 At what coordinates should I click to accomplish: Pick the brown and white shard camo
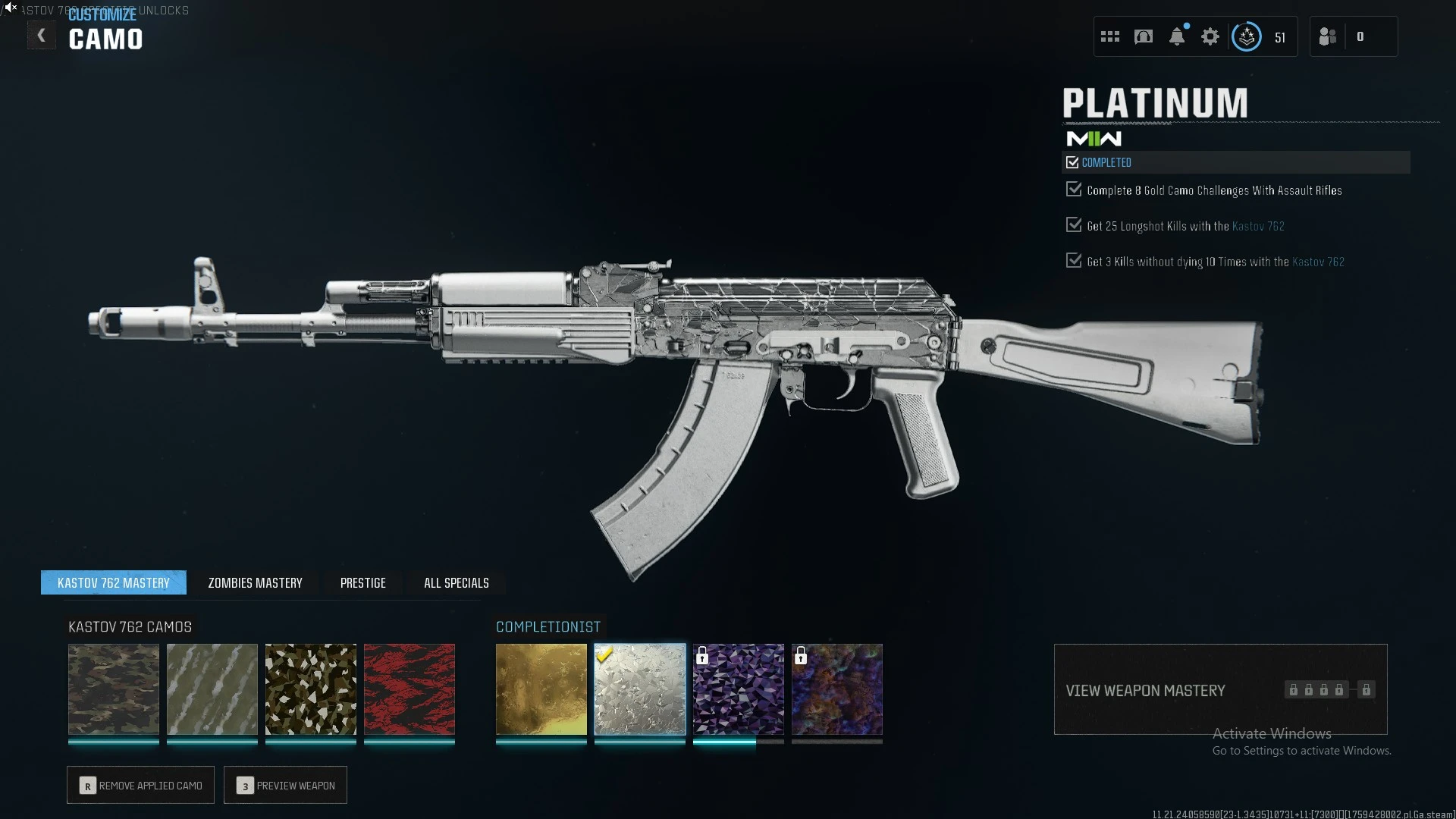point(311,689)
